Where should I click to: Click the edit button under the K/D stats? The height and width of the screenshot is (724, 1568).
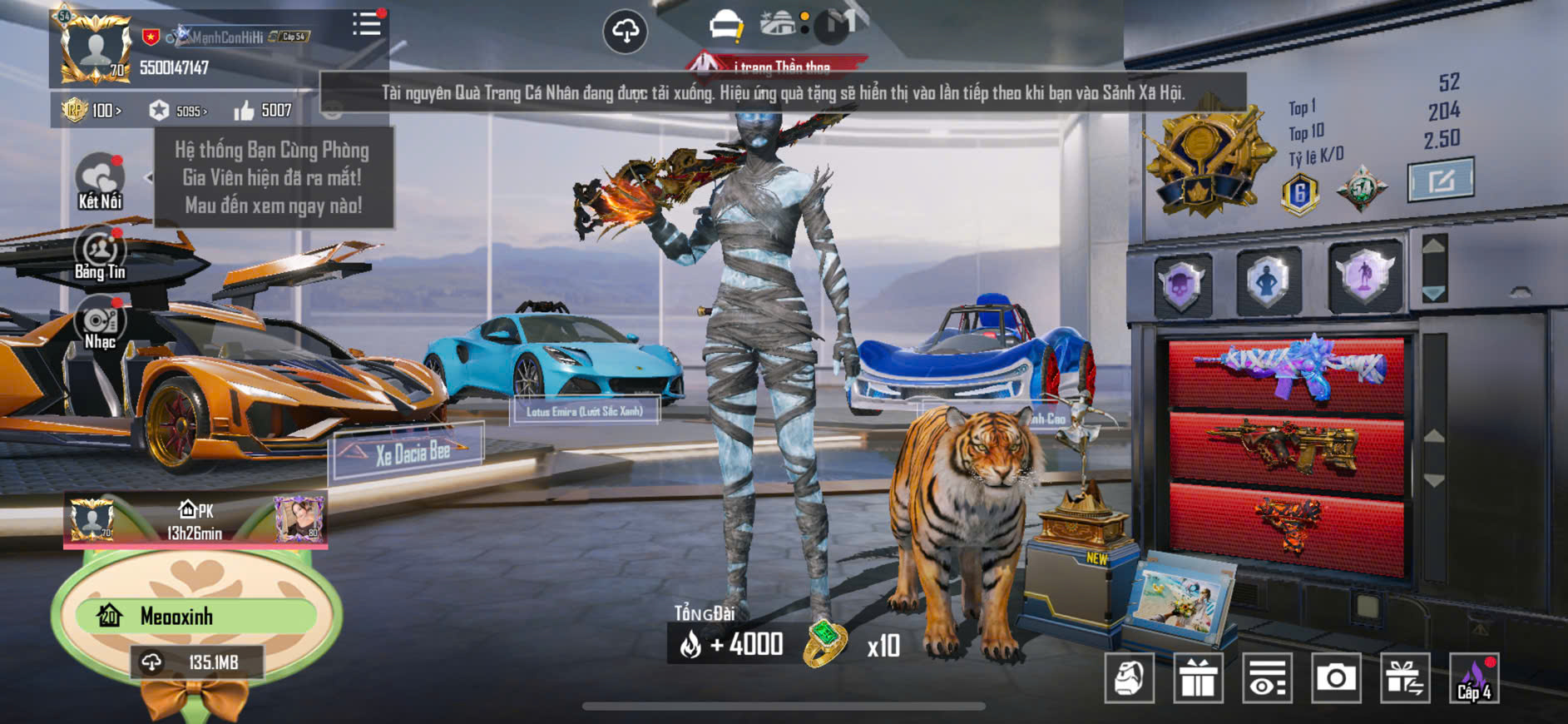[x=1440, y=179]
